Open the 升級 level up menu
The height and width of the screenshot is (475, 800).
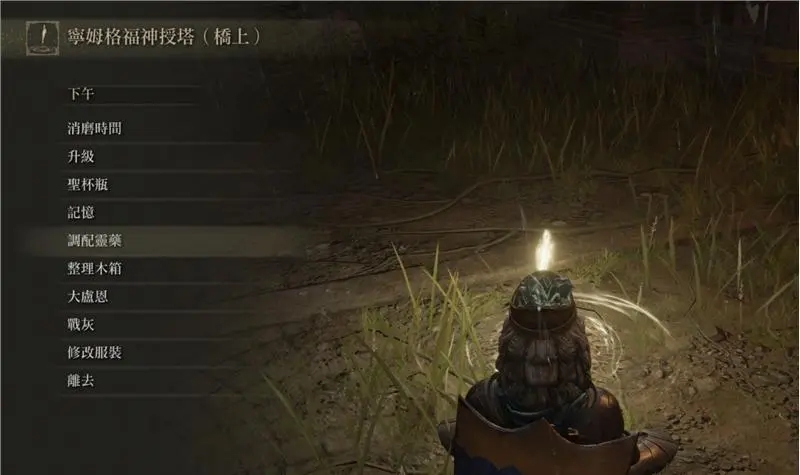[81, 157]
